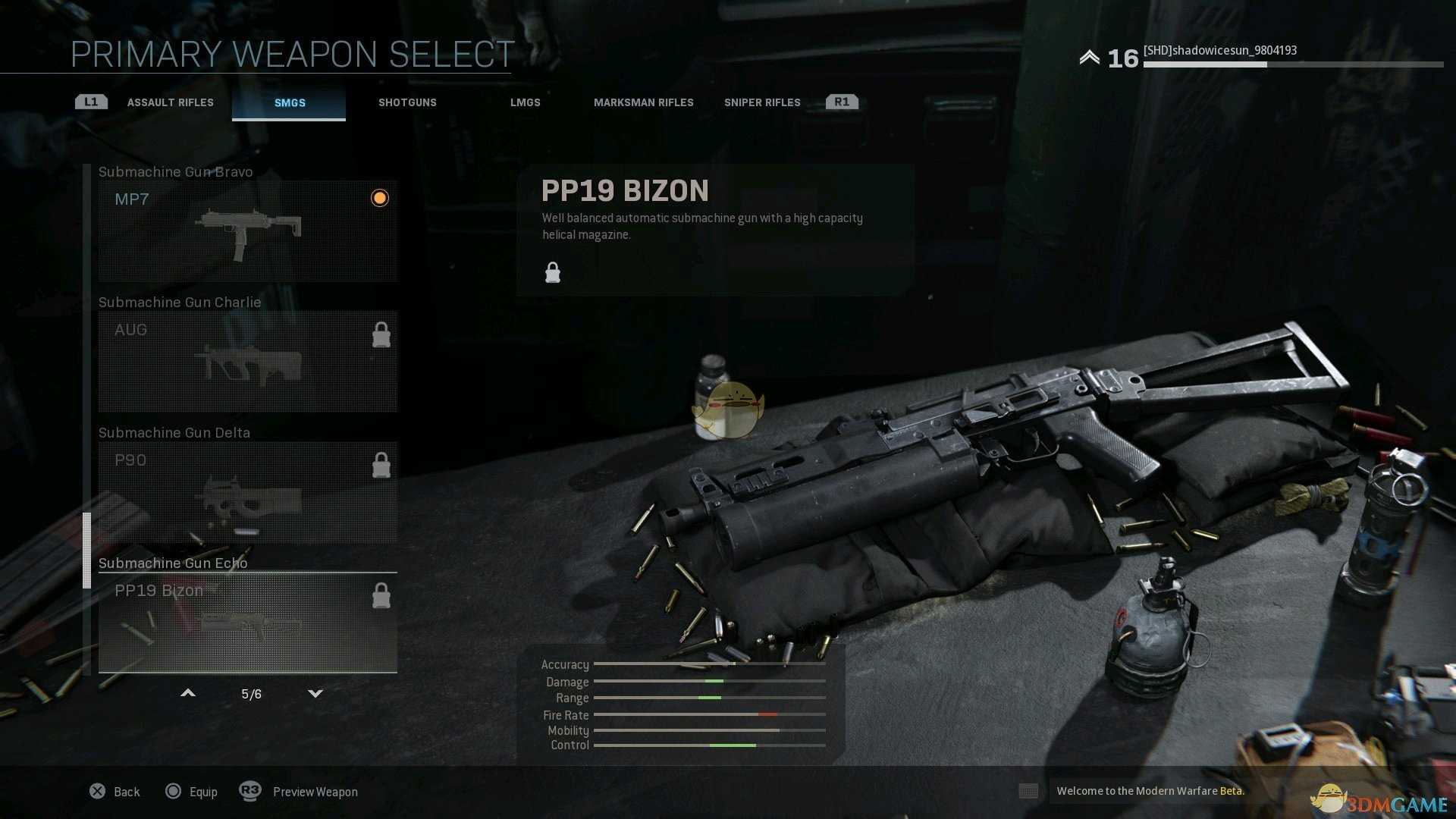Open the Modern Warfare Beta welcome message
The height and width of the screenshot is (819, 1456).
[x=1150, y=791]
